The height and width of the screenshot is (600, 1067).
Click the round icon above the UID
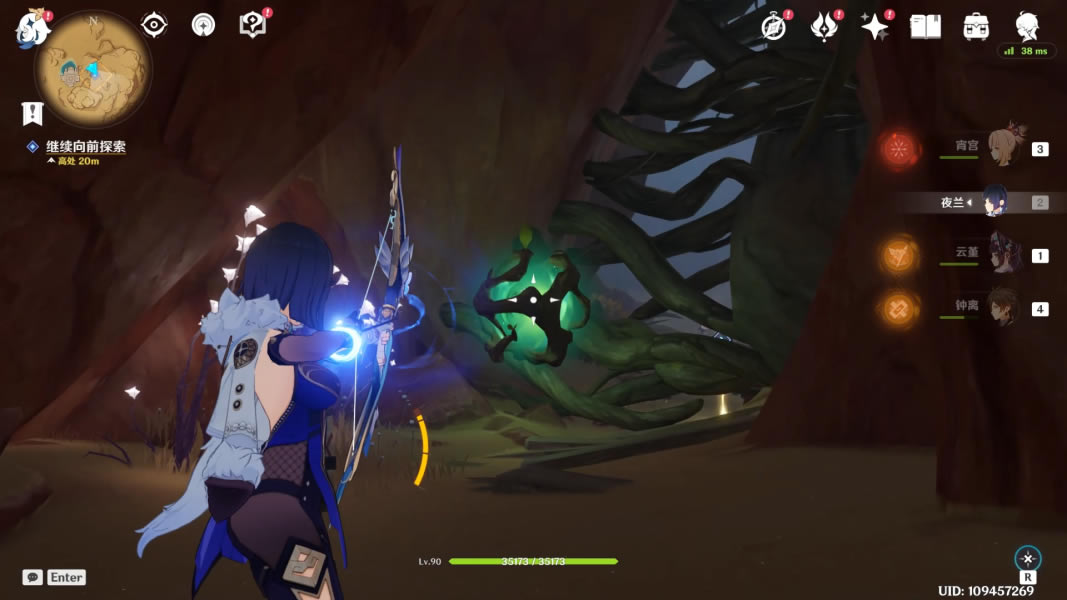[x=1027, y=559]
